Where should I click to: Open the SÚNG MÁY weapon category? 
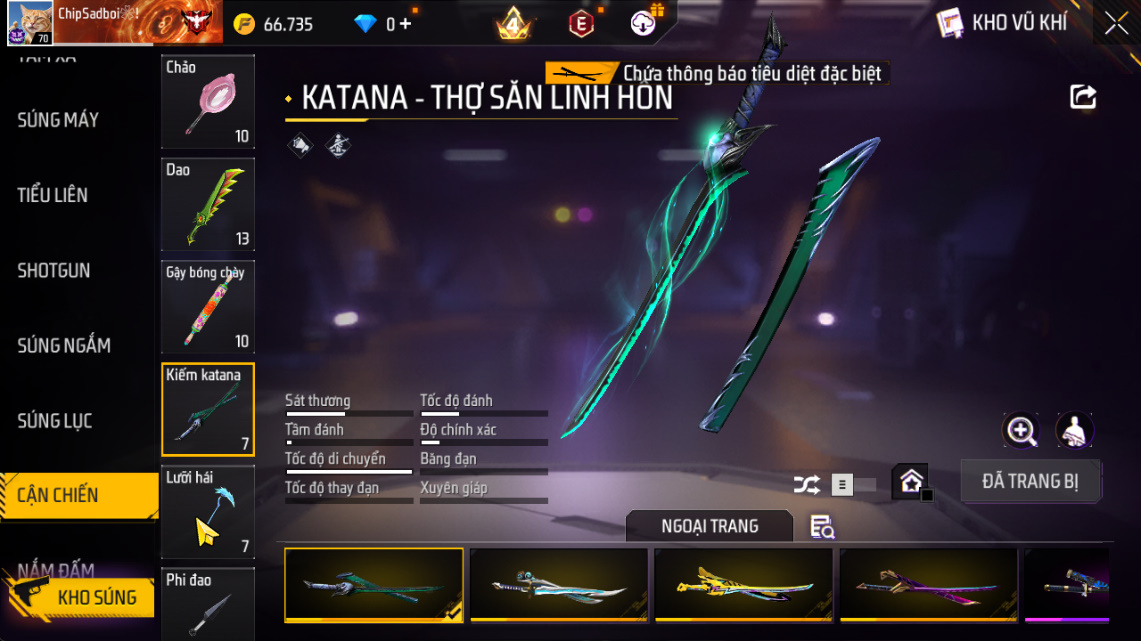point(58,120)
